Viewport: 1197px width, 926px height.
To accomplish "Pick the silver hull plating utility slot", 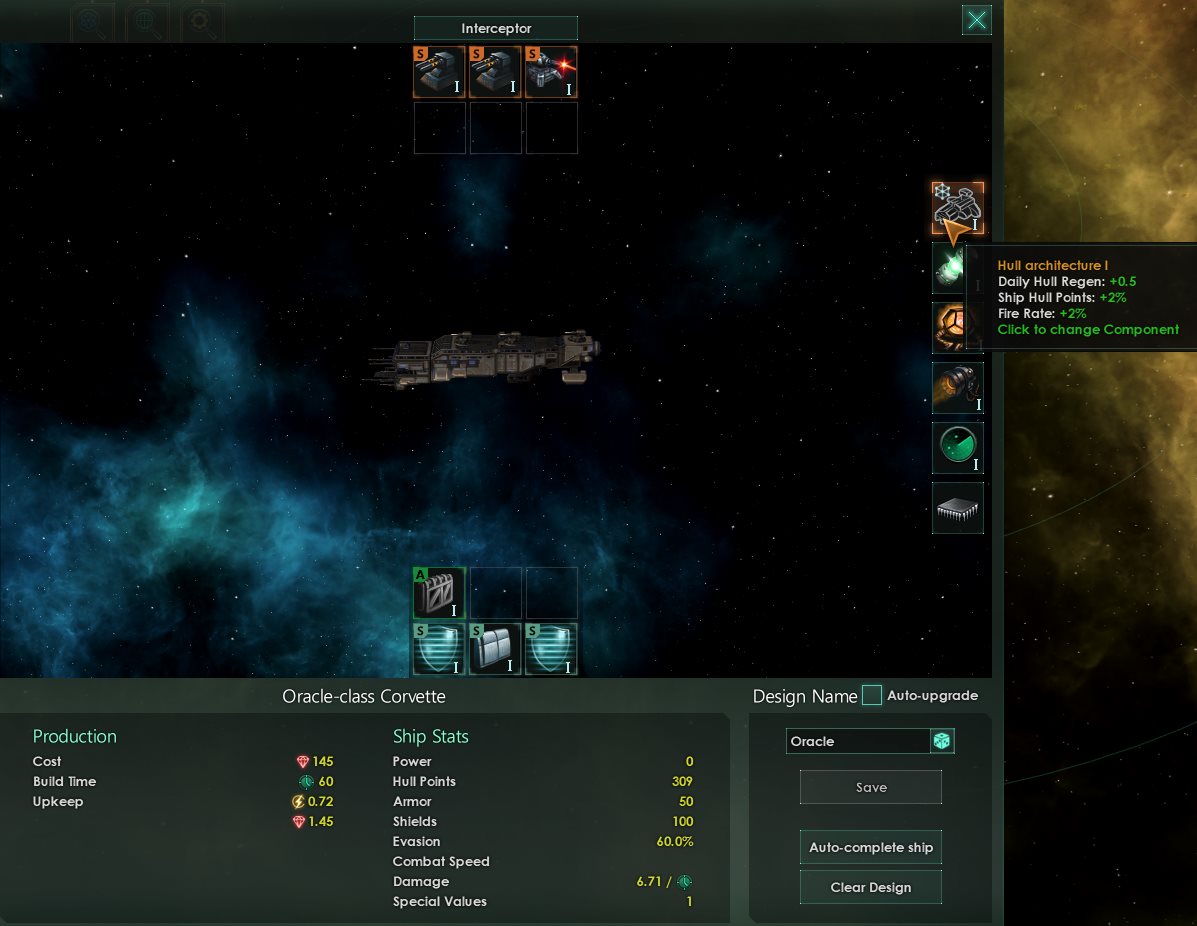I will pyautogui.click(x=495, y=649).
